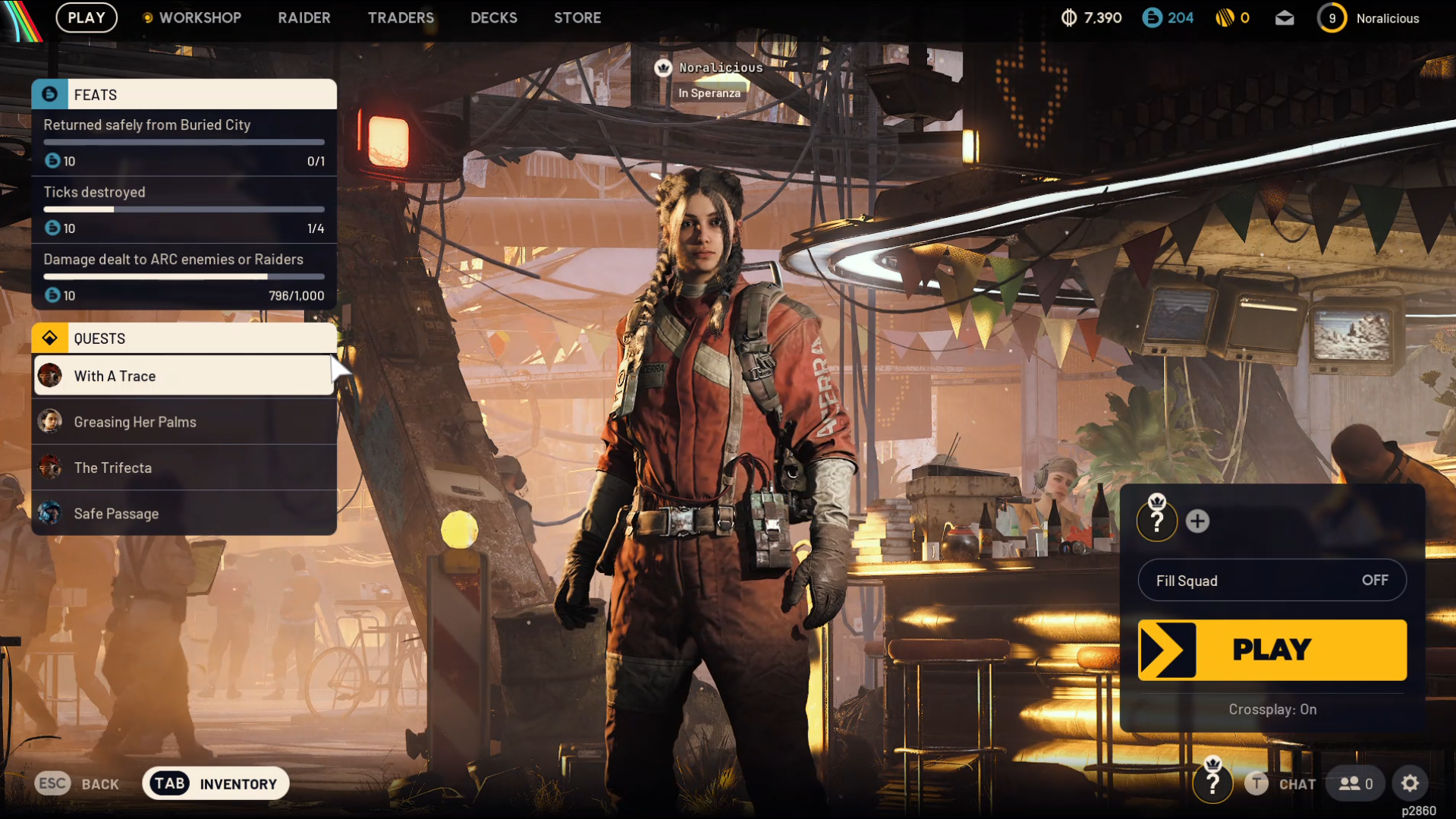Switch to the Workshop tab
The width and height of the screenshot is (1456, 819).
coord(199,17)
